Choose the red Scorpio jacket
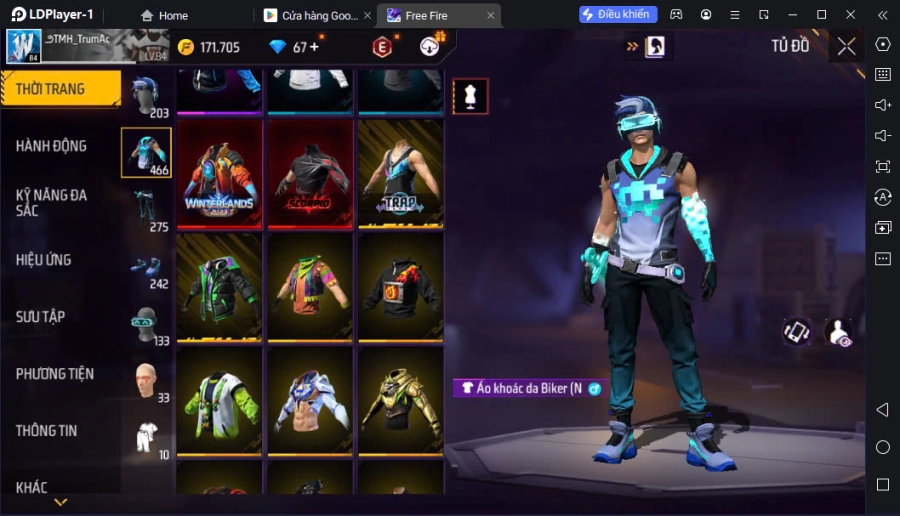 point(310,174)
